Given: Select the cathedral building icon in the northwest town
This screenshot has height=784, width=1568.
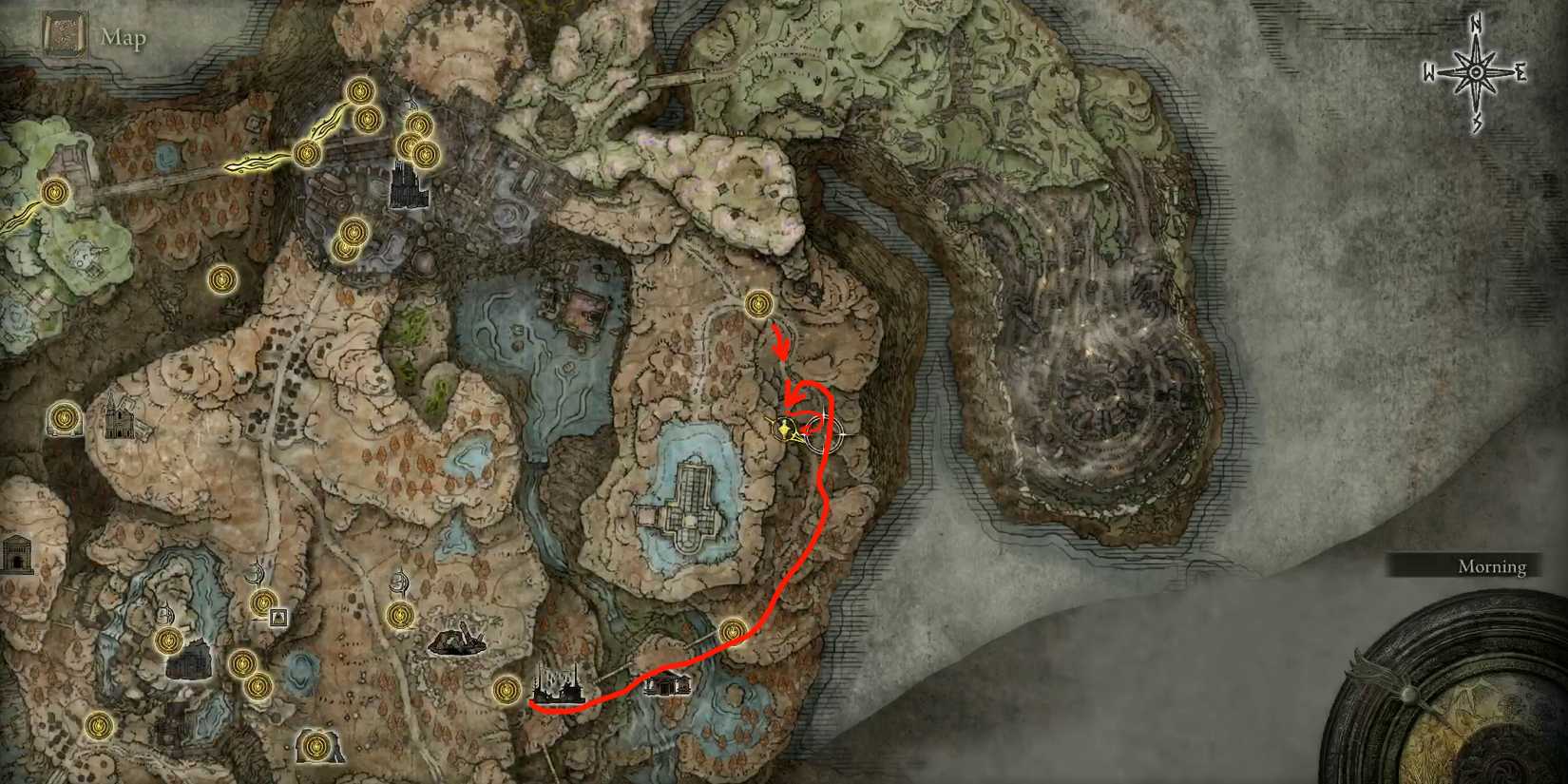Looking at the screenshot, I should pyautogui.click(x=405, y=186).
